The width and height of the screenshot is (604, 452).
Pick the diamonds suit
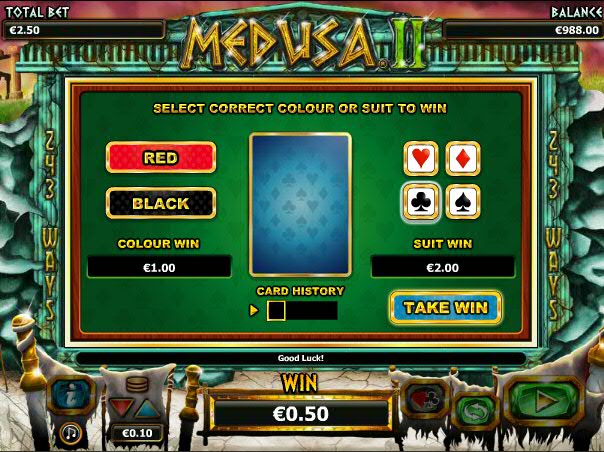[x=462, y=158]
